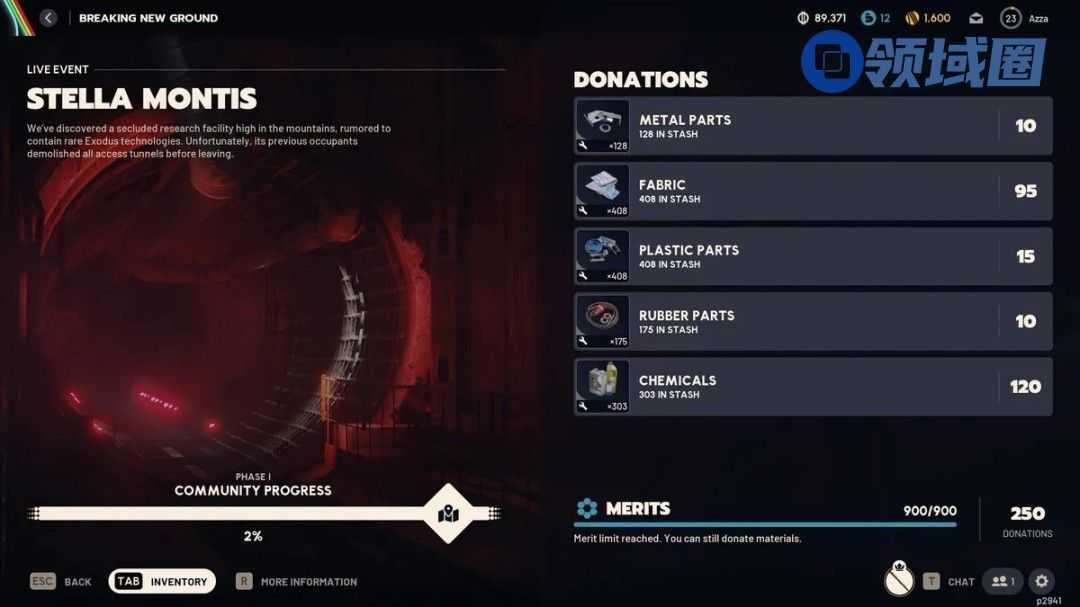Viewport: 1080px width, 607px height.
Task: Click the Back button at the bottom
Action: [61, 581]
